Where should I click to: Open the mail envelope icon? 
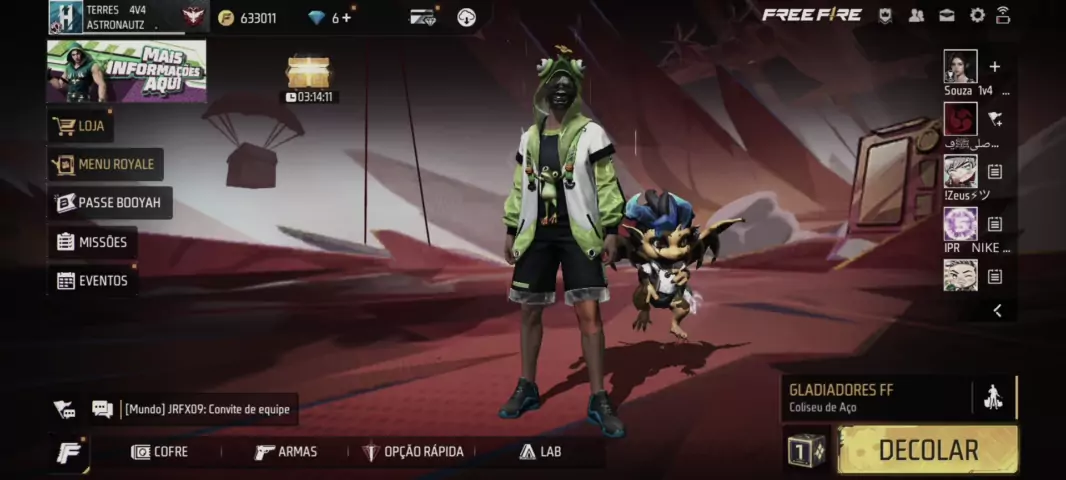[x=946, y=15]
